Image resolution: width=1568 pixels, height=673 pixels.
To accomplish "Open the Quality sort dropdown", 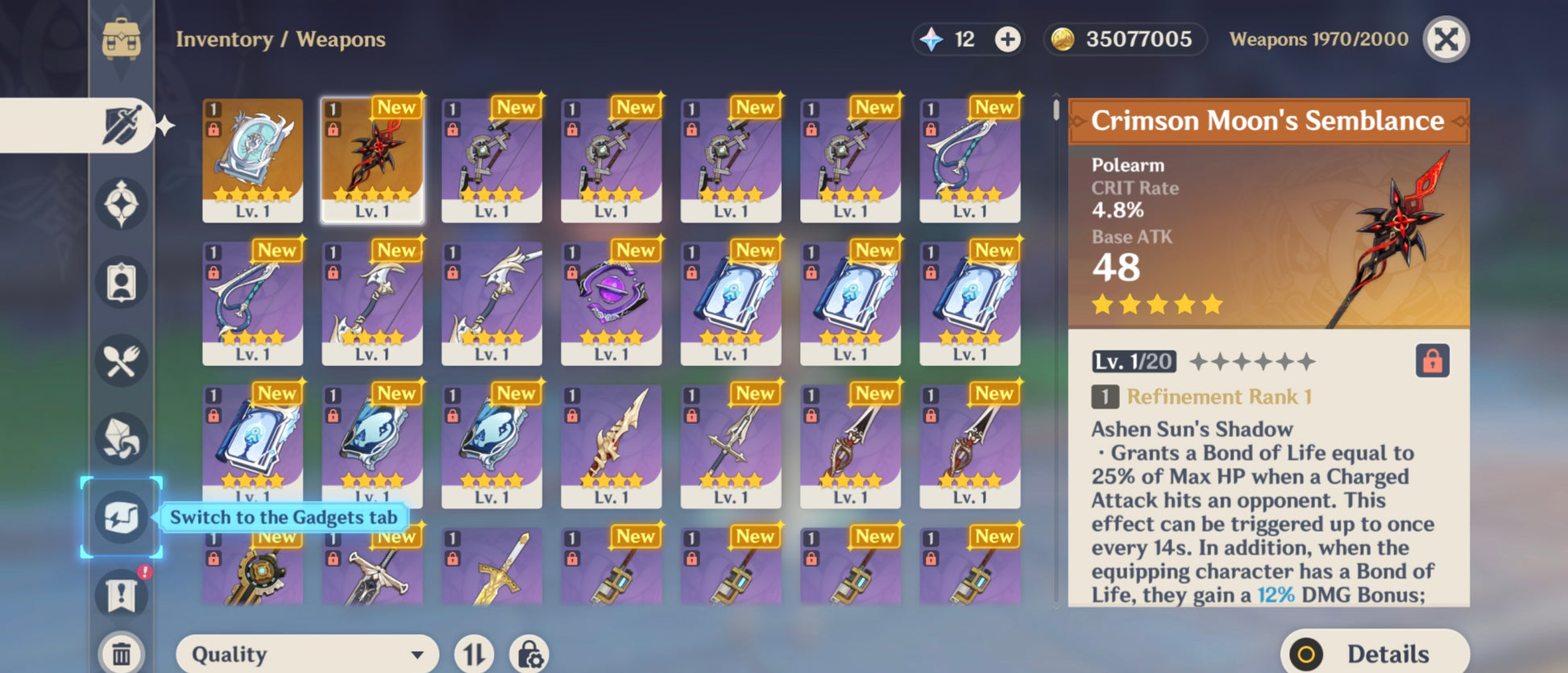I will [307, 654].
